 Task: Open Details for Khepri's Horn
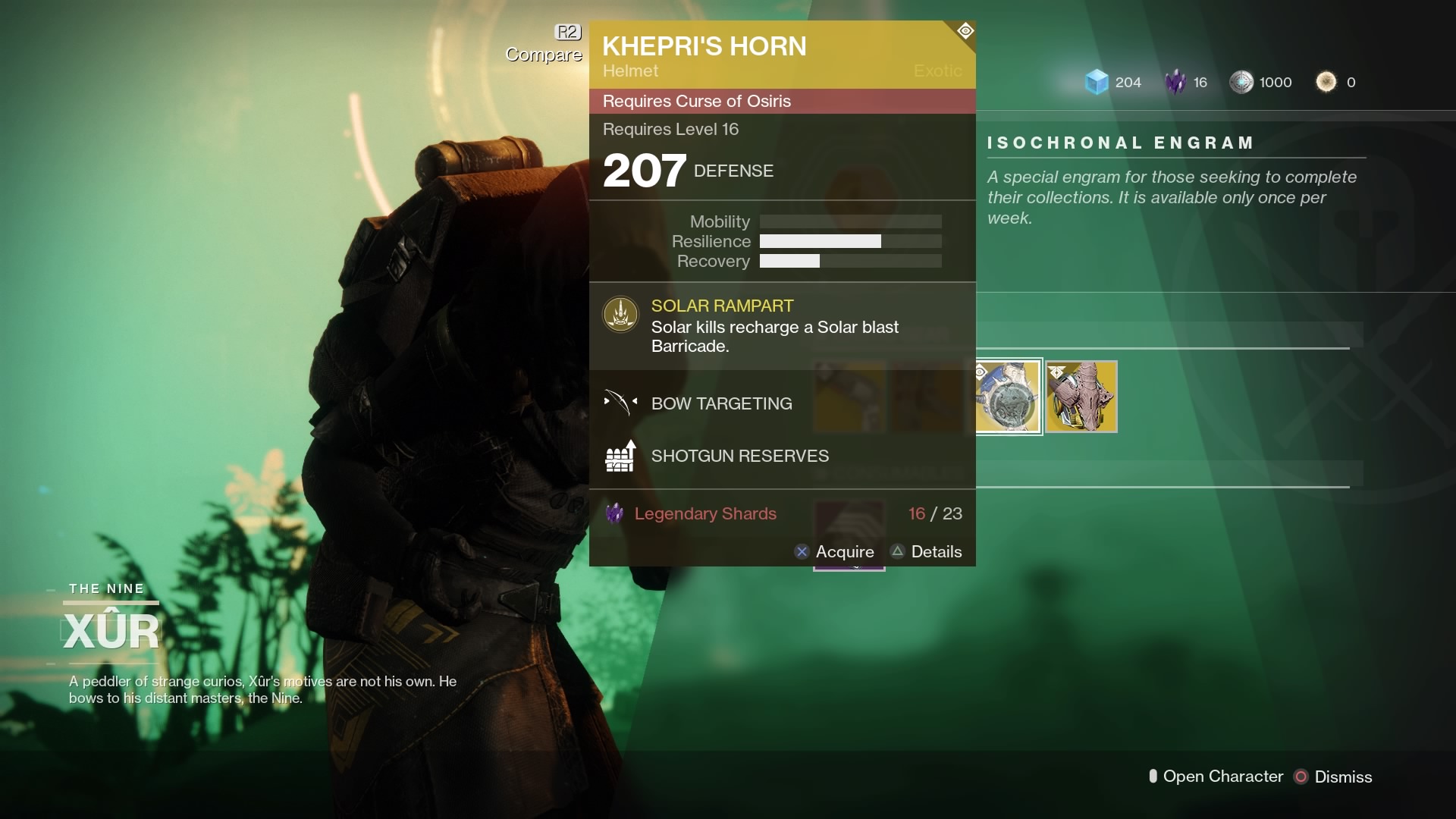click(926, 552)
